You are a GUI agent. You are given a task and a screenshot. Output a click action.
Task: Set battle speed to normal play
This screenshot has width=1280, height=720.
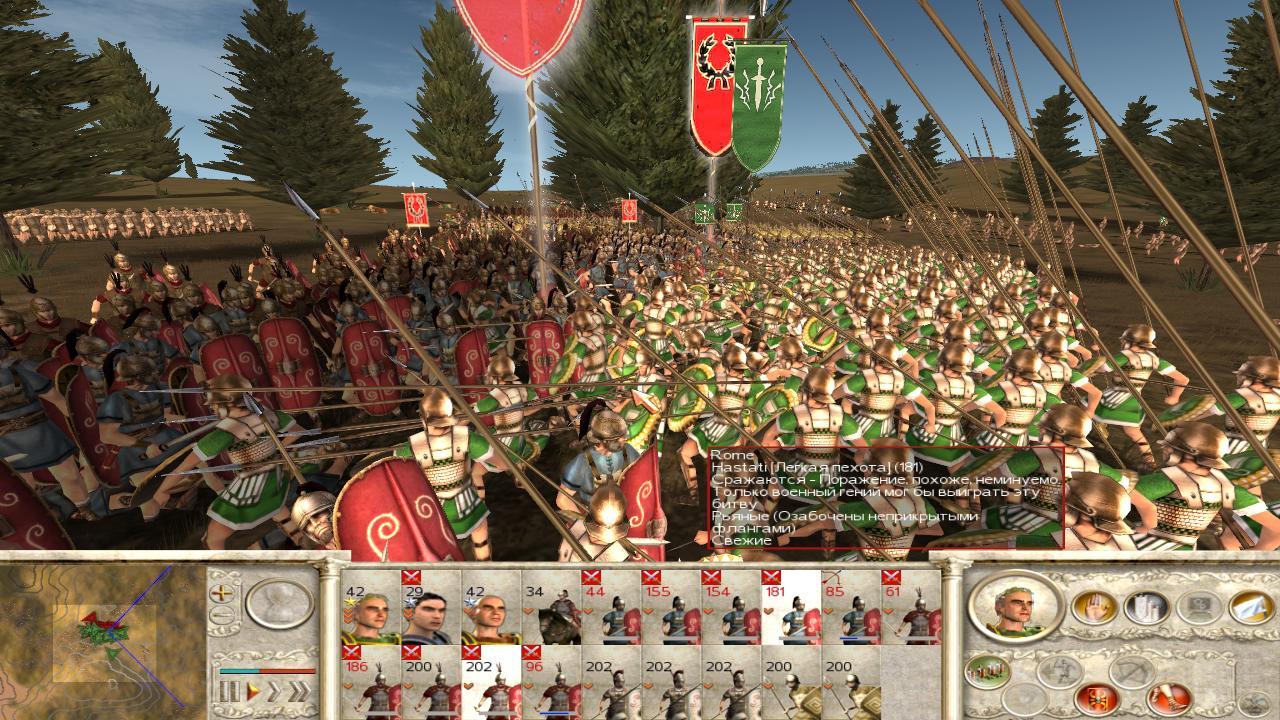pyautogui.click(x=254, y=691)
